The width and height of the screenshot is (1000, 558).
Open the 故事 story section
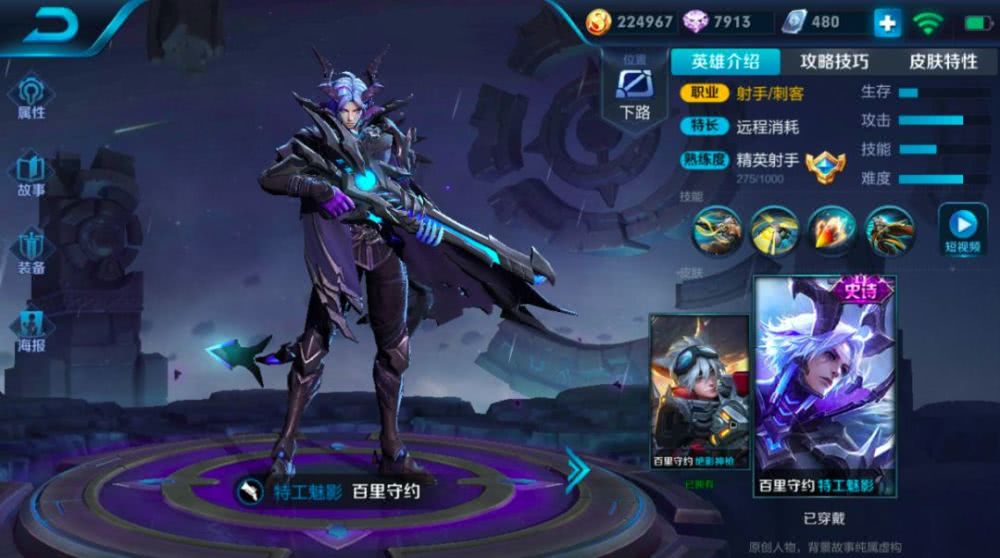coord(31,172)
